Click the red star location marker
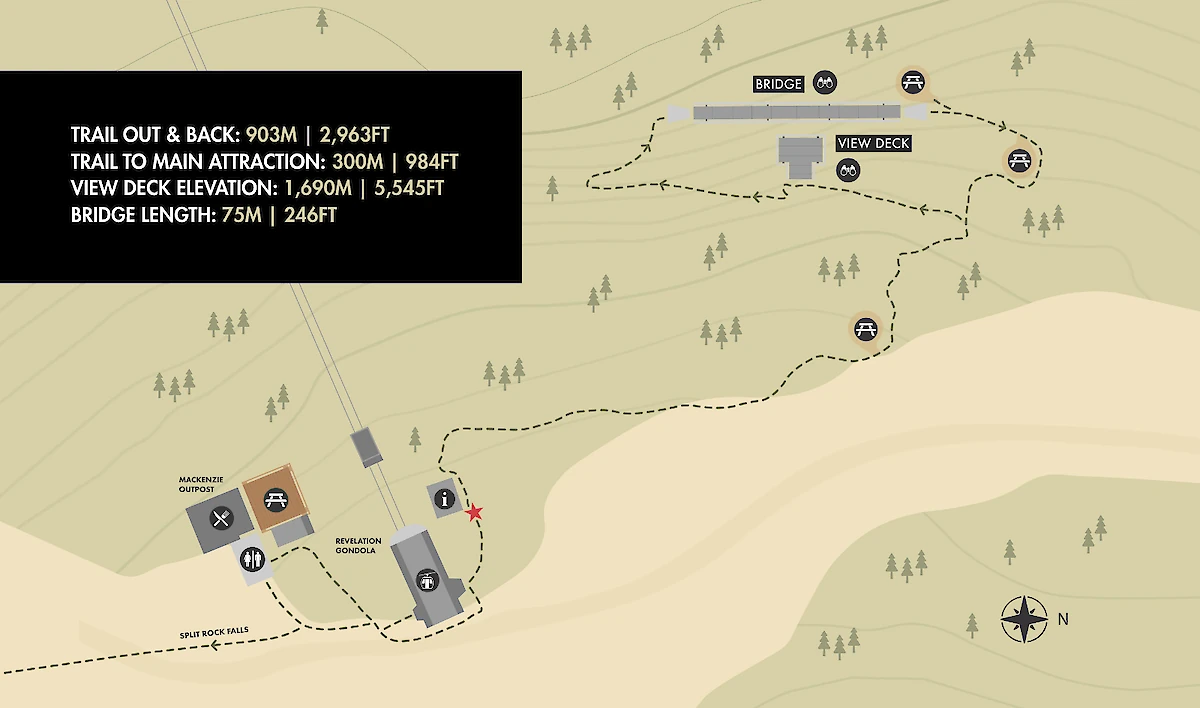Image resolution: width=1200 pixels, height=708 pixels. [x=474, y=513]
